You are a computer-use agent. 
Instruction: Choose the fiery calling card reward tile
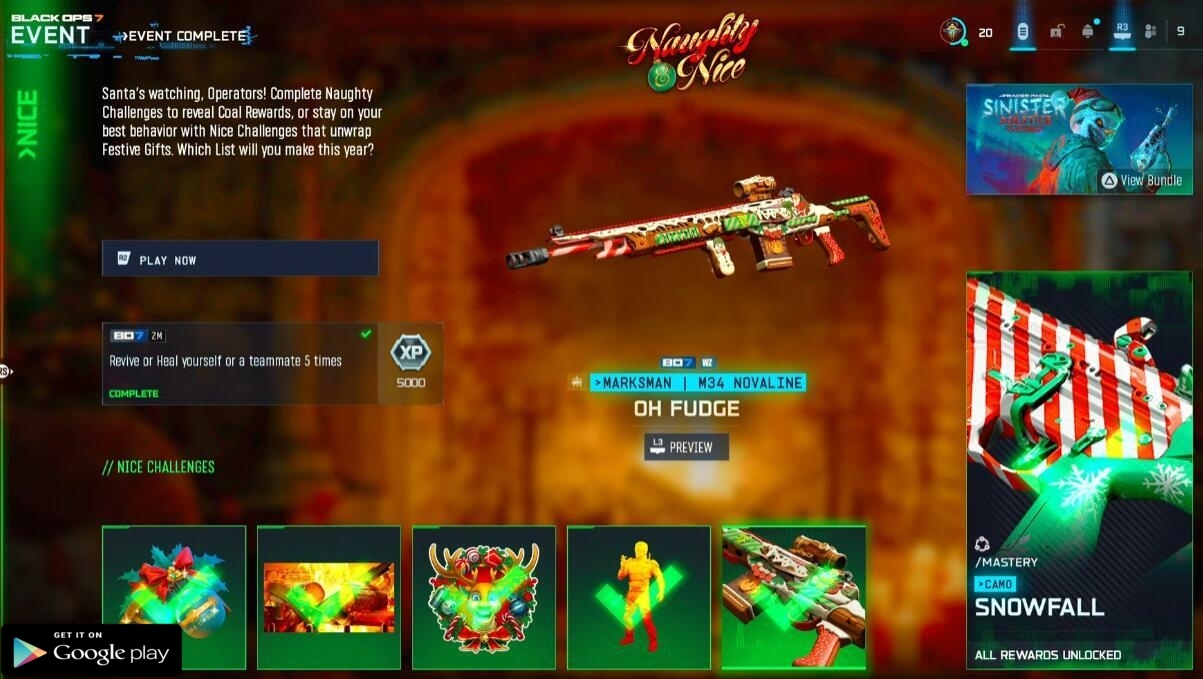pos(329,597)
